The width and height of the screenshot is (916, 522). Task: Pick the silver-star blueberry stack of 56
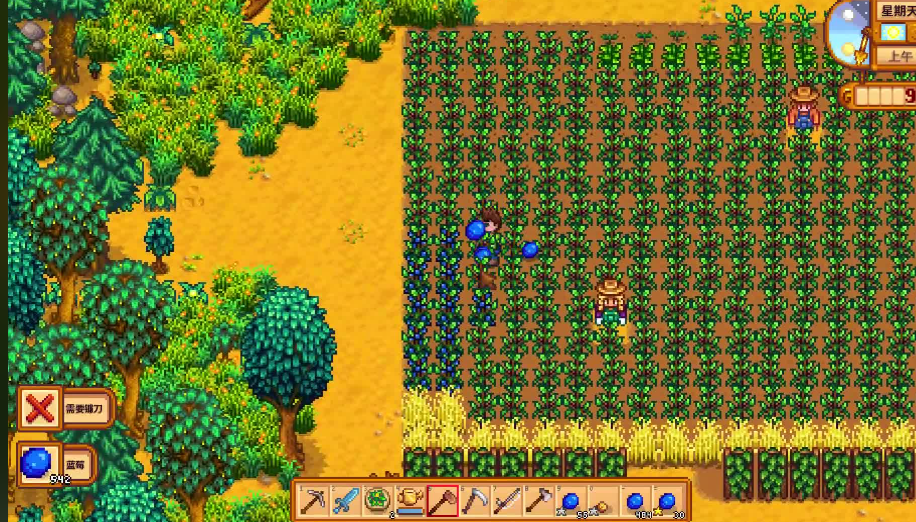click(570, 499)
